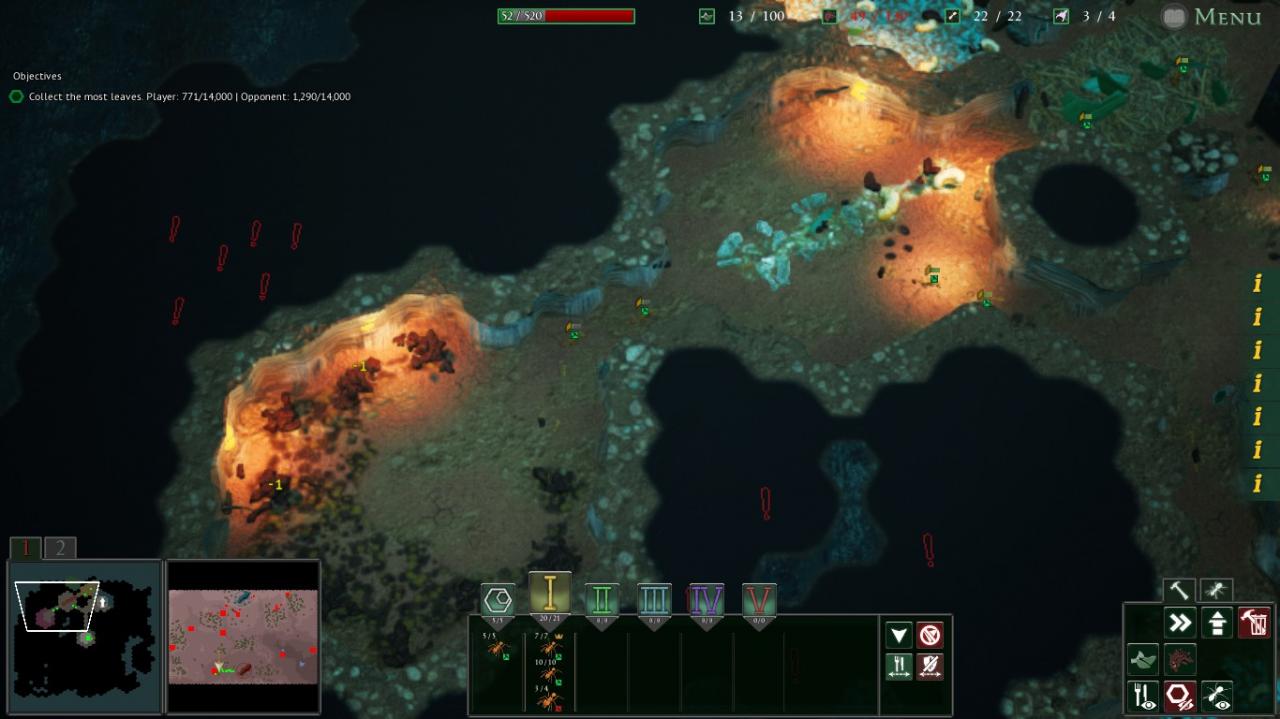Activate the red demolish trash button
1280x719 pixels.
coord(1253,623)
